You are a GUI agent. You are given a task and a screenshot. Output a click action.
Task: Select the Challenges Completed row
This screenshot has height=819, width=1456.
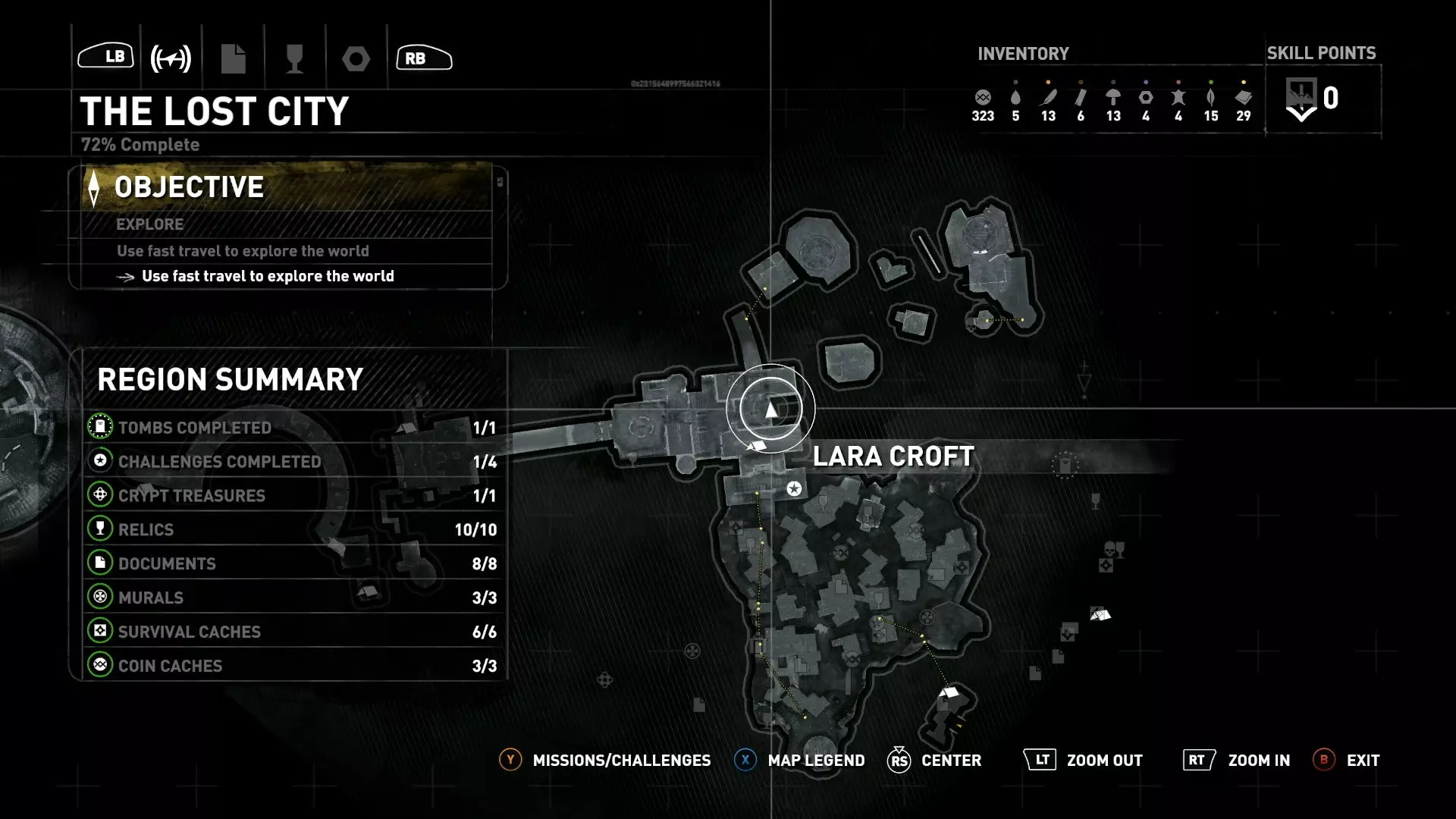[x=292, y=462]
